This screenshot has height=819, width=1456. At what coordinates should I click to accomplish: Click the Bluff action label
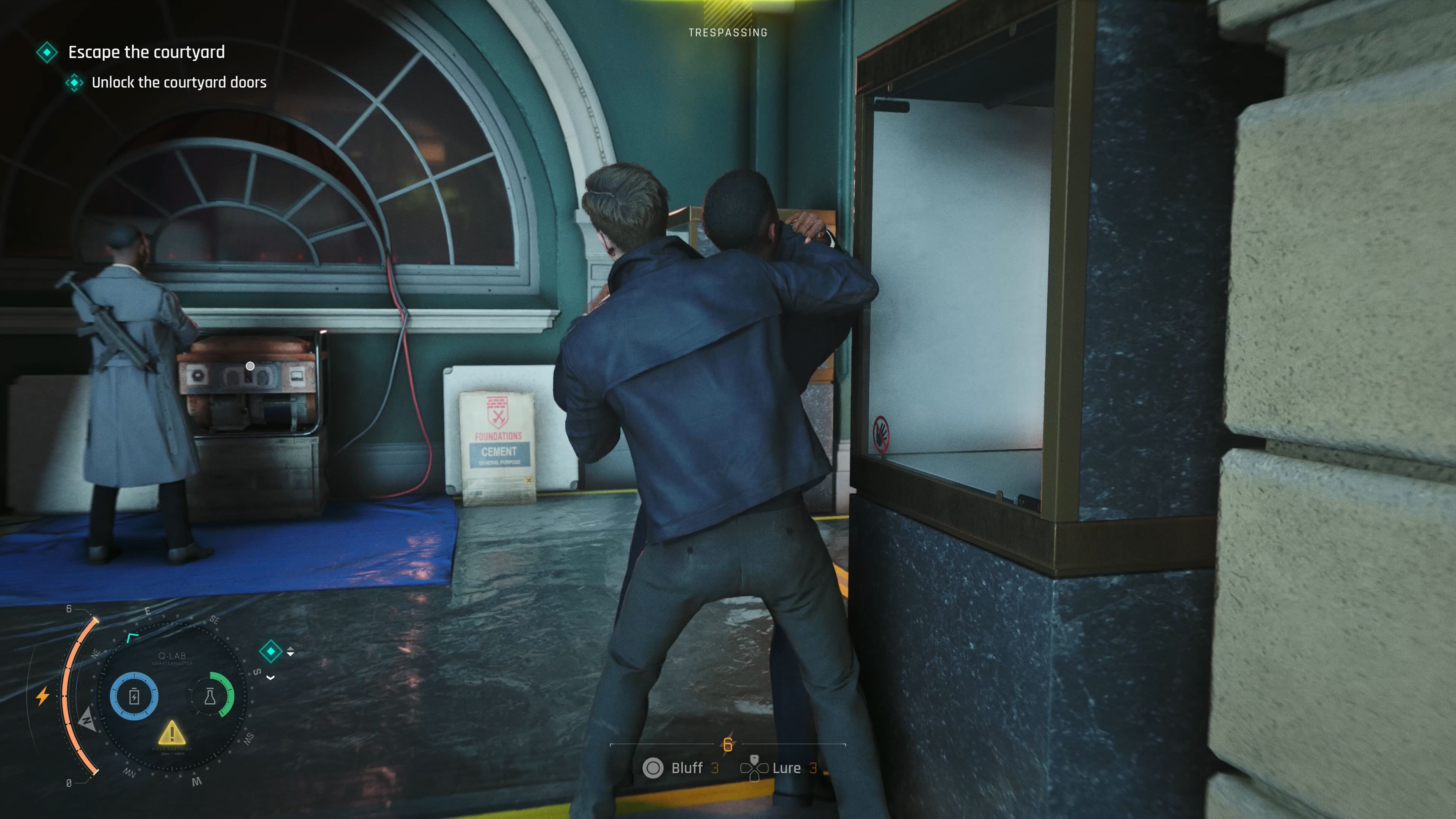click(687, 770)
